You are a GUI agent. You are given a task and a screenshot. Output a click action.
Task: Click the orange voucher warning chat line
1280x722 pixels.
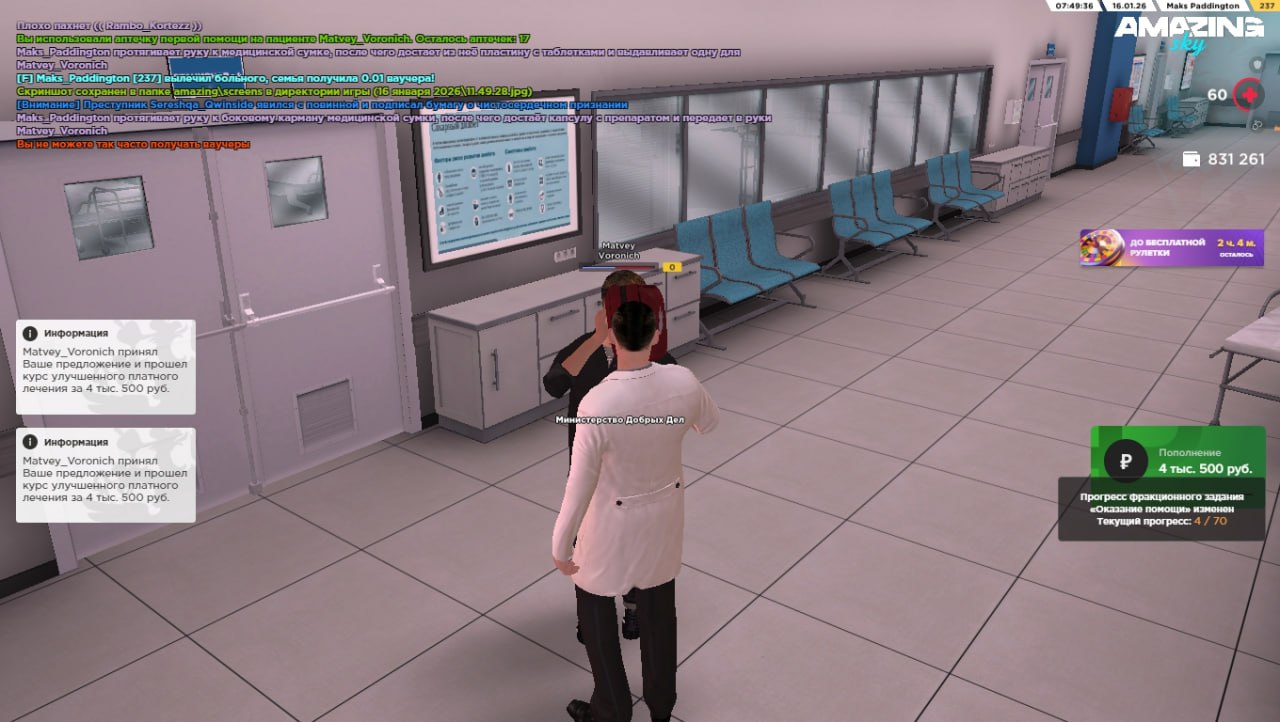[133, 144]
